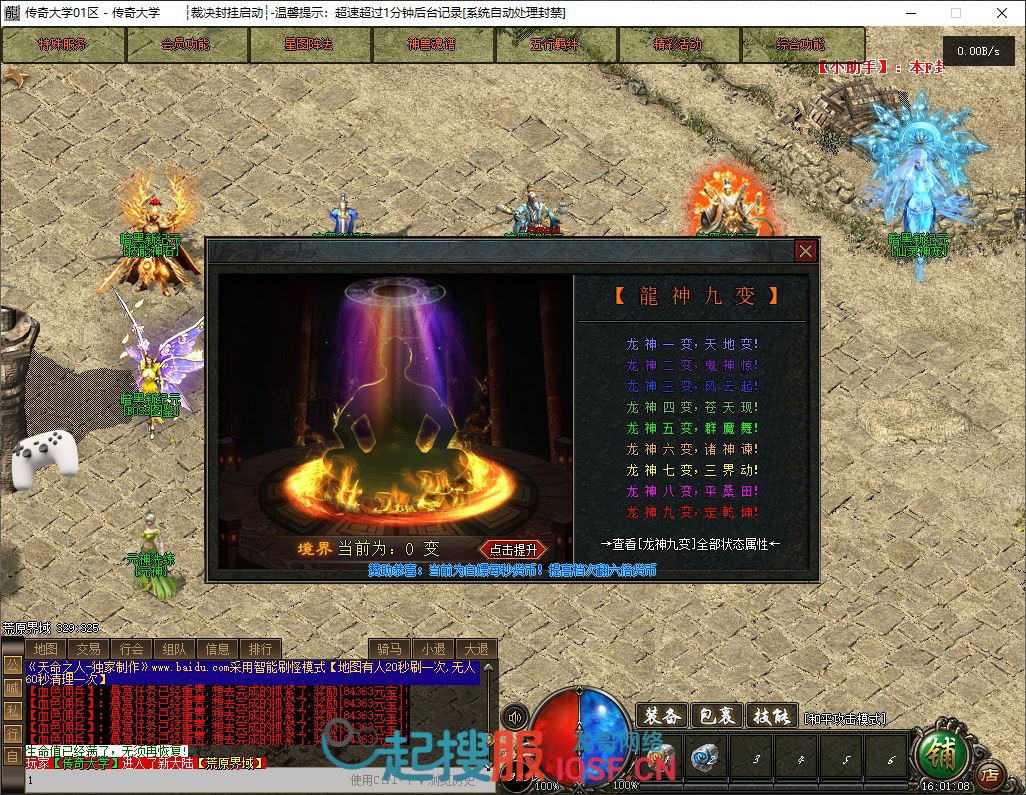Open the 综合功能 top menu

click(801, 45)
